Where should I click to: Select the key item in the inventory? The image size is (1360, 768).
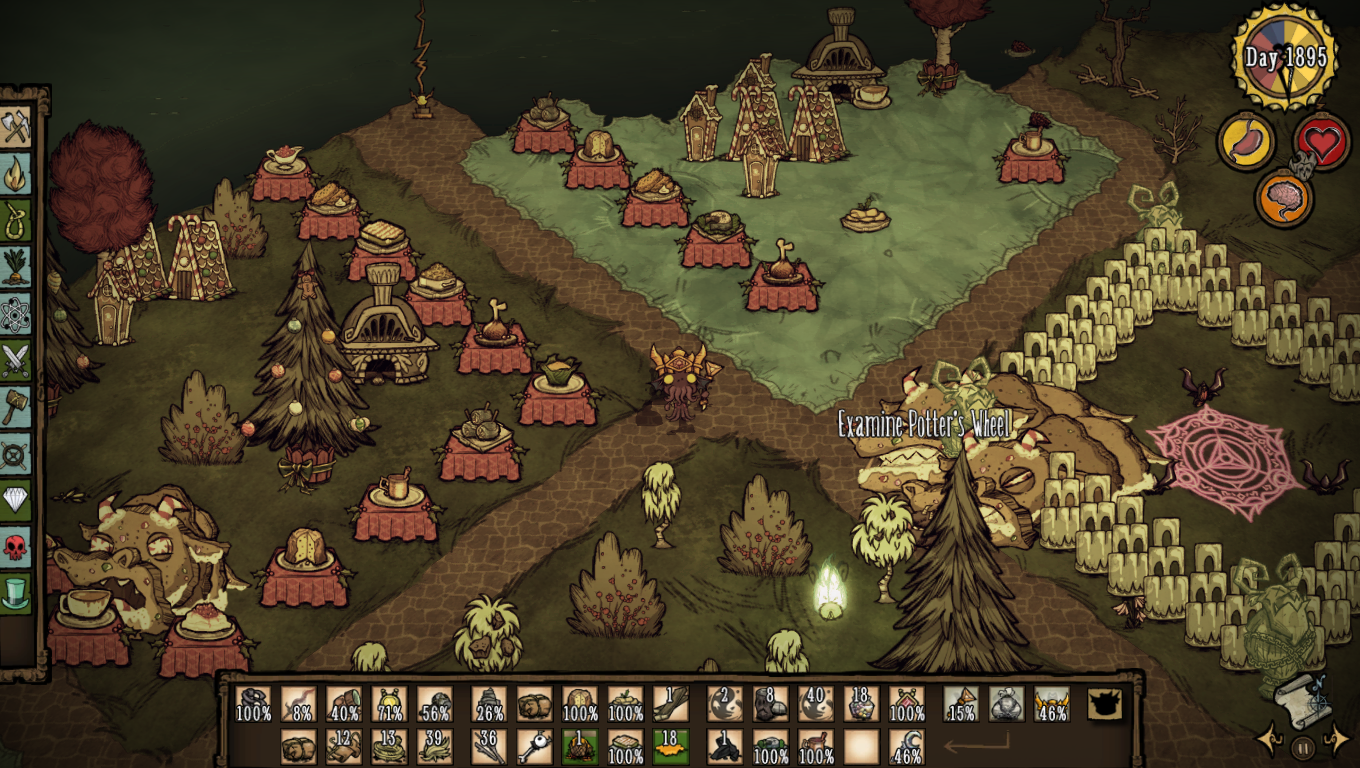[x=534, y=747]
